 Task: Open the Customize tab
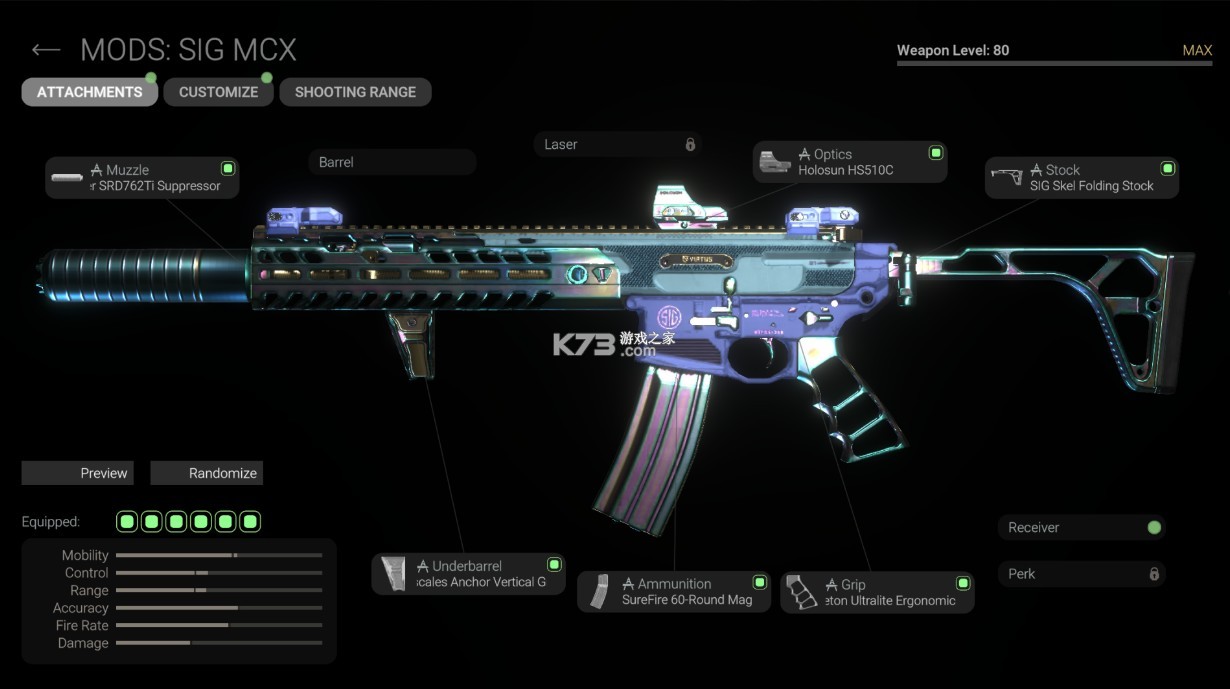pos(218,92)
